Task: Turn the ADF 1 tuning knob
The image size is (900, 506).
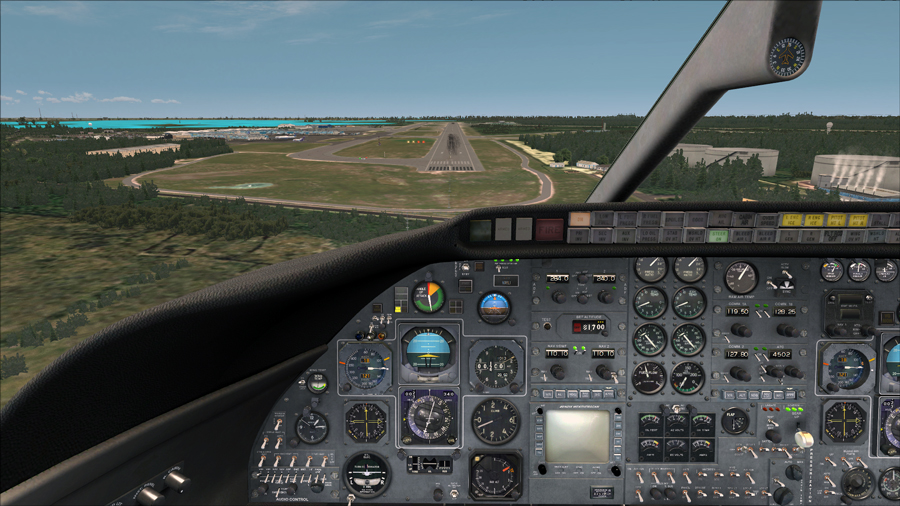Action: (x=557, y=296)
